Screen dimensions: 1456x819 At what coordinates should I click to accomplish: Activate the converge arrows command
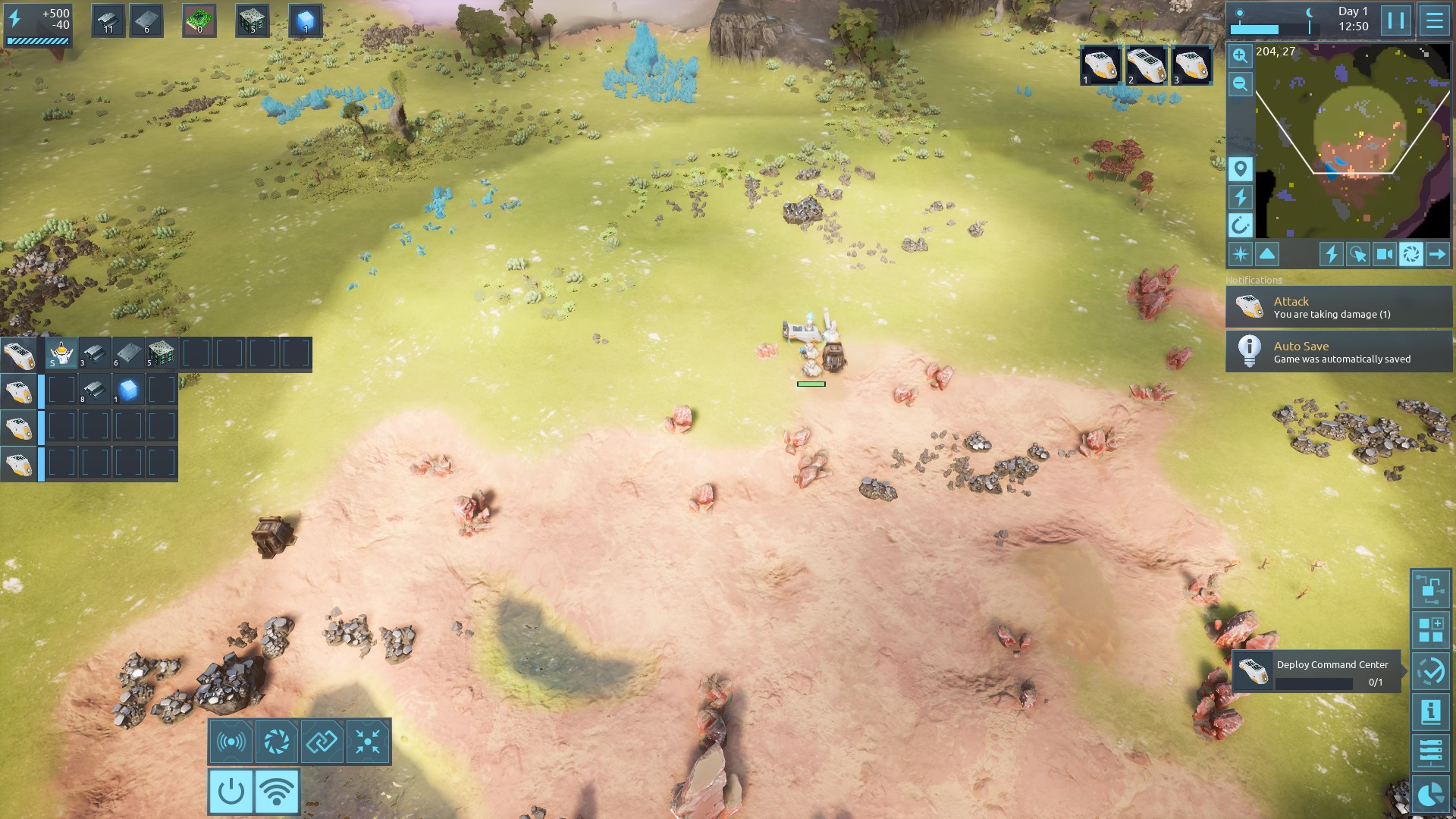click(368, 742)
